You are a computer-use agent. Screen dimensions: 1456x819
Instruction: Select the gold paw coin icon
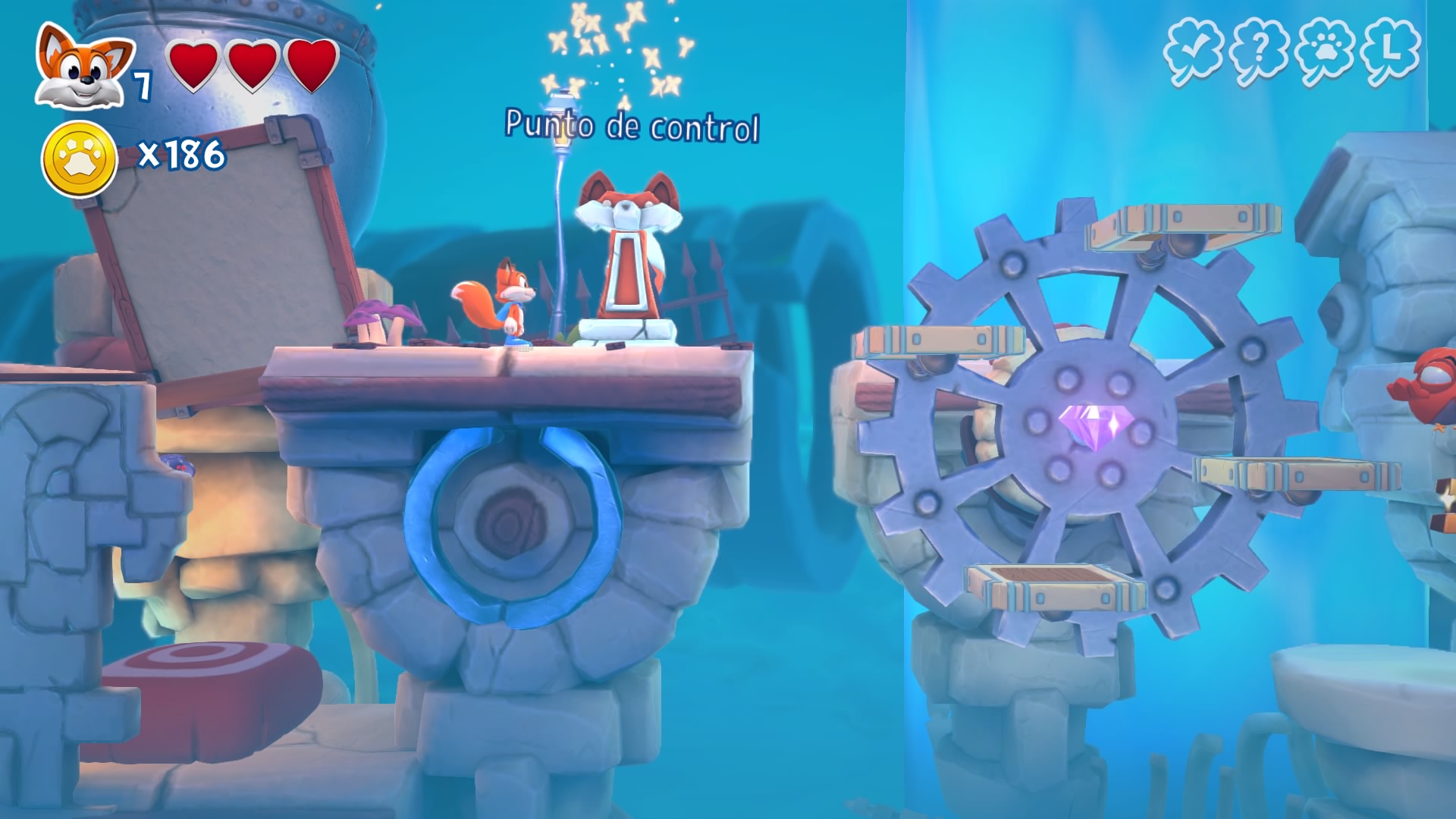(79, 158)
